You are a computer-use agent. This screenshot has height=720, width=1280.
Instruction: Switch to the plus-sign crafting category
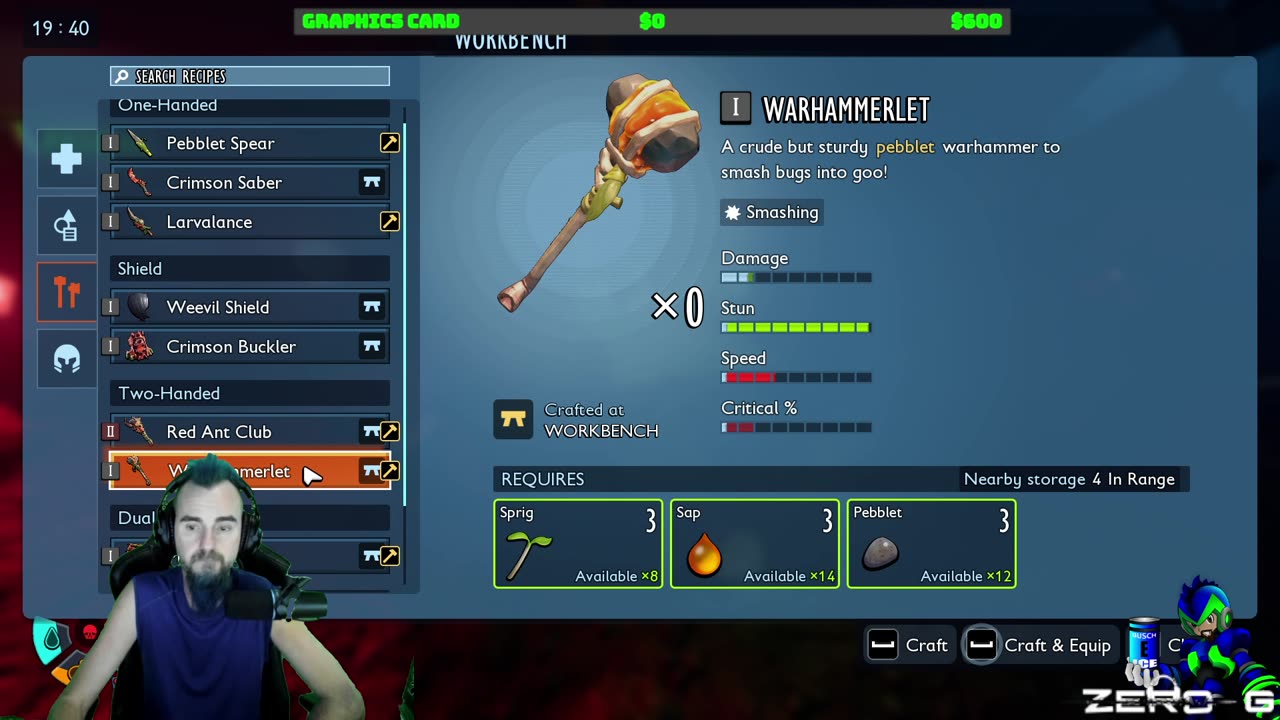[x=67, y=159]
